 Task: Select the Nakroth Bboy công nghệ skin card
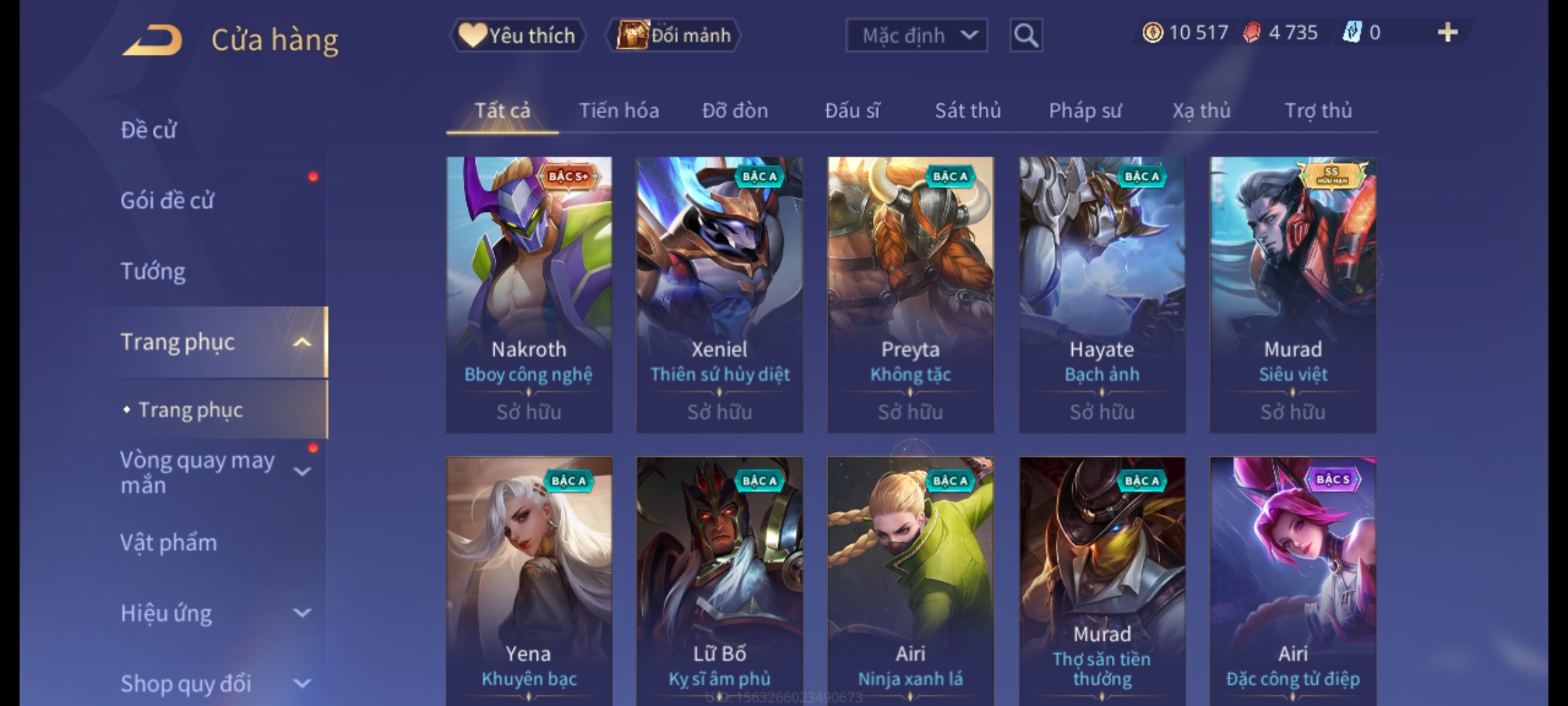click(x=529, y=294)
